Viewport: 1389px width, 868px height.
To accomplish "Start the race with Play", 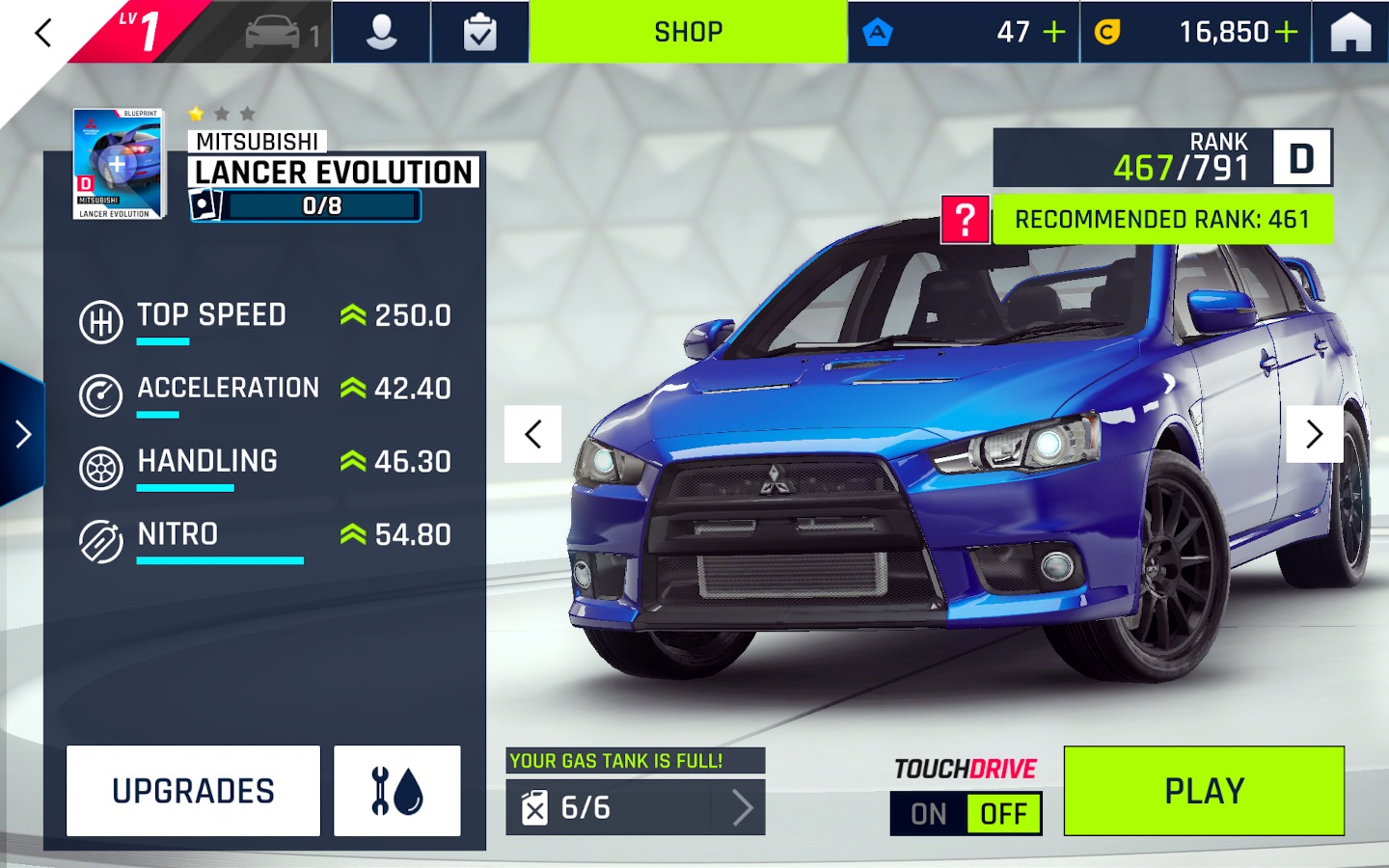I will pos(1204,791).
